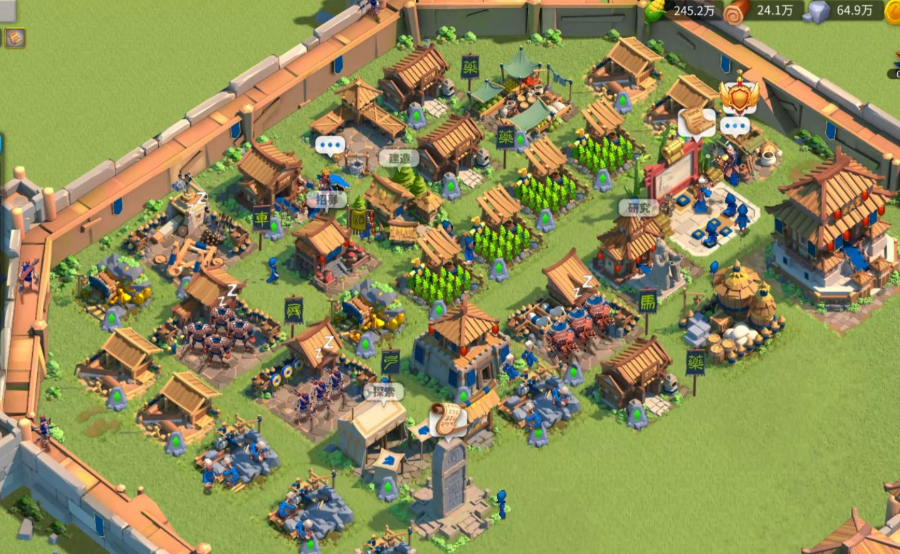Open the scroll icon button in top-left corner
Viewport: 900px width, 554px height.
[15, 38]
